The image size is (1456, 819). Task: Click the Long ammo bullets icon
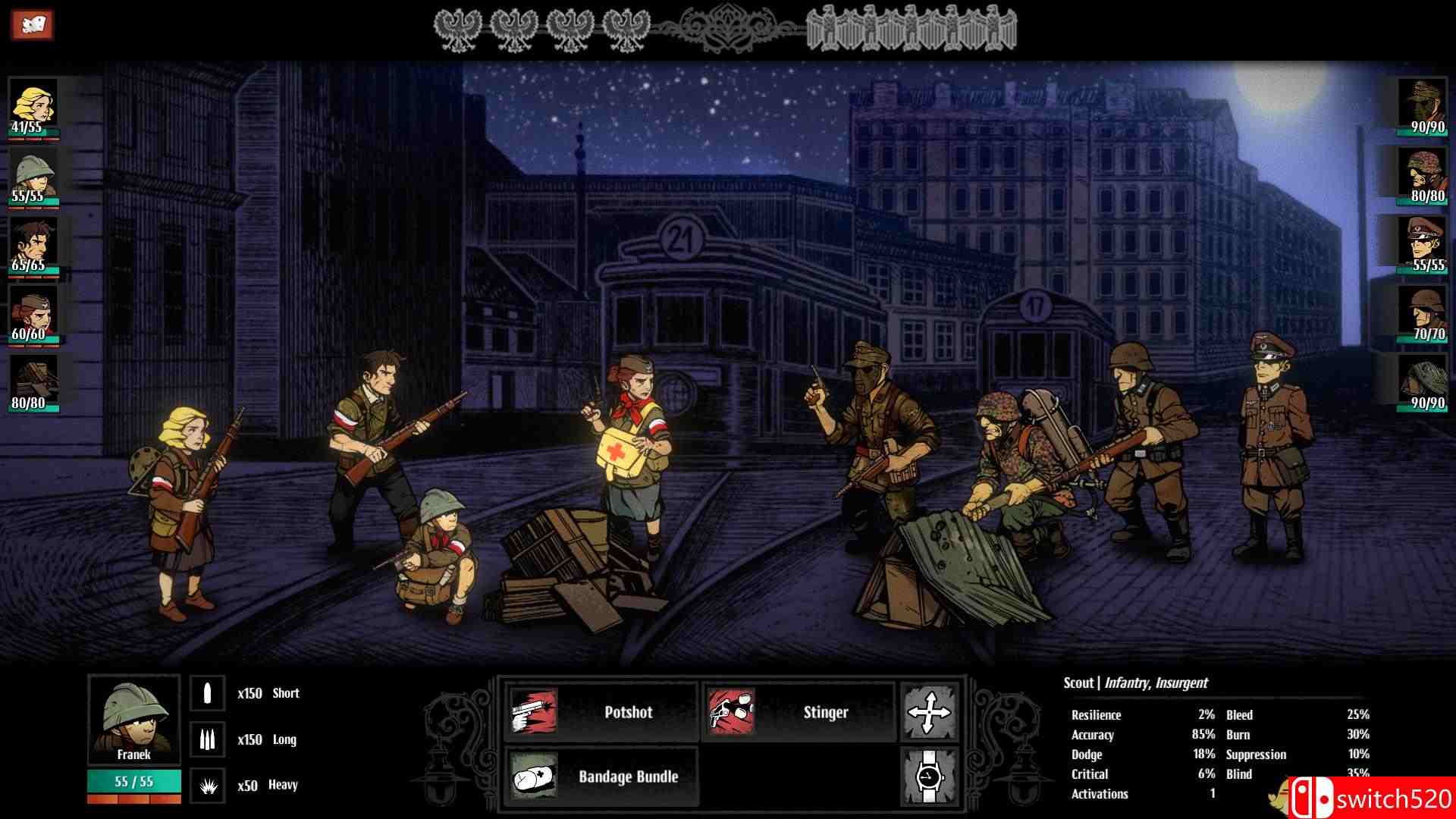(207, 739)
